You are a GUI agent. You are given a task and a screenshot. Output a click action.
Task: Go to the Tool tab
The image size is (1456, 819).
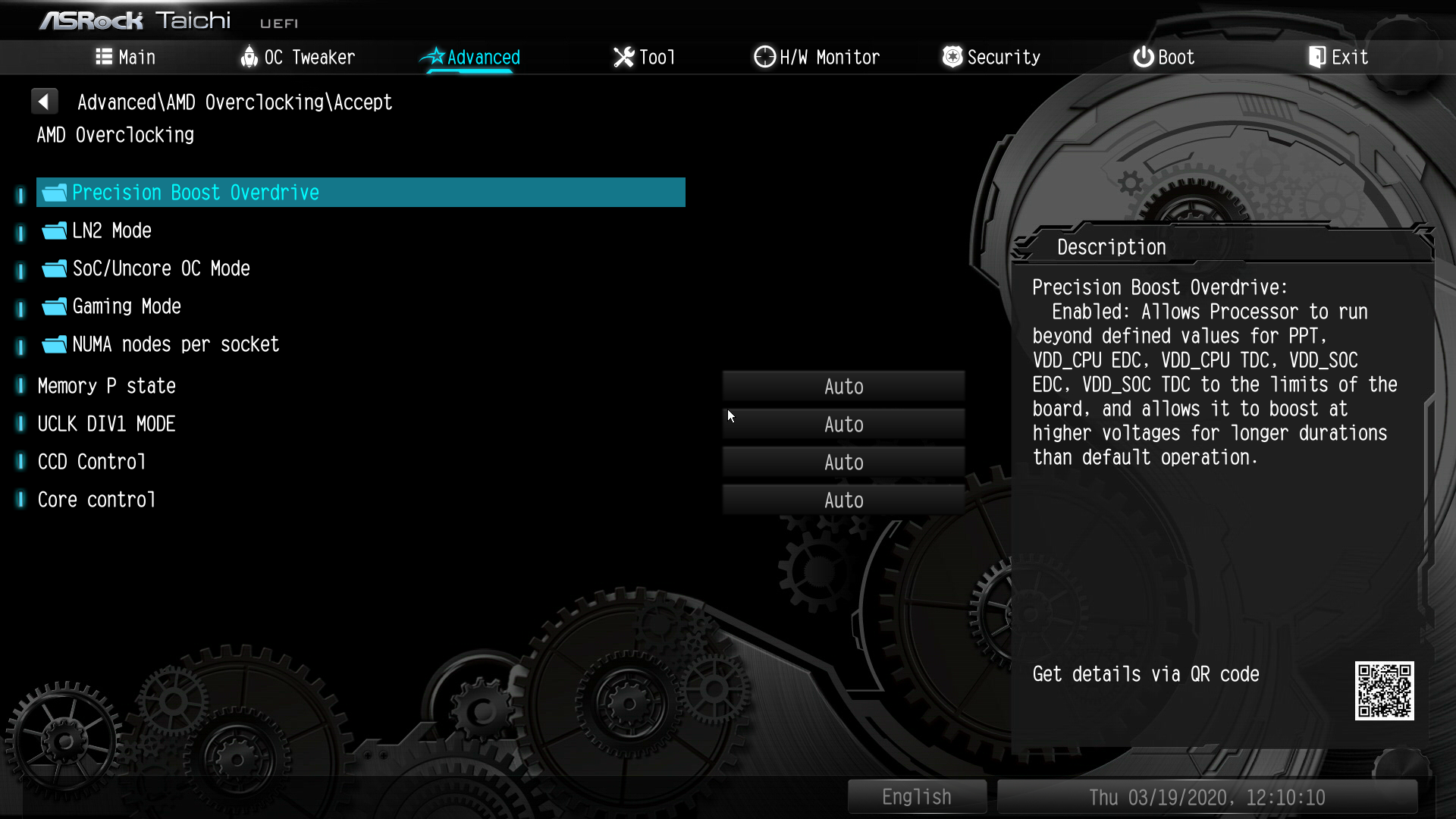pyautogui.click(x=644, y=57)
